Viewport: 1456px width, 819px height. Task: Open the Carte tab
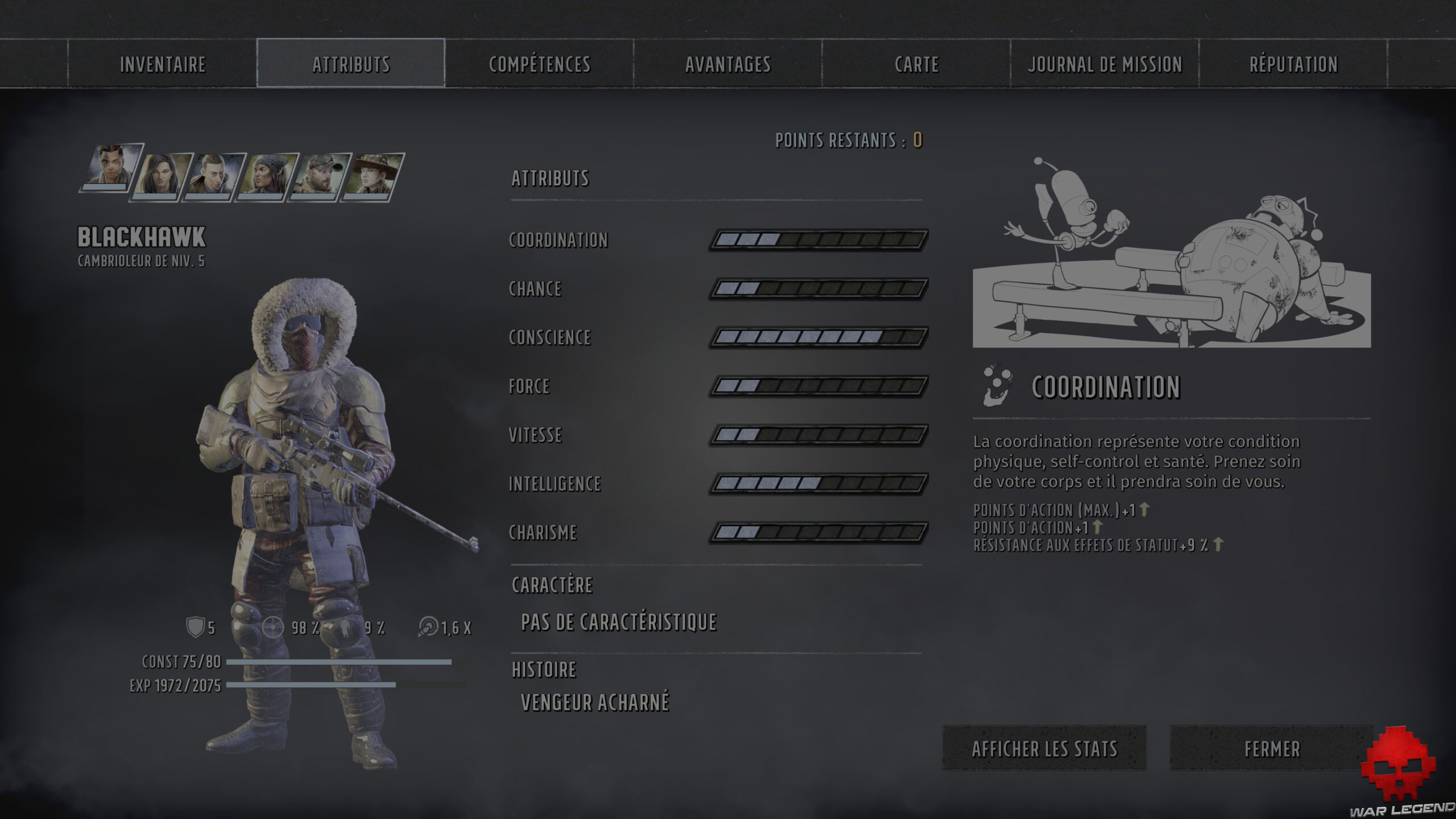[x=916, y=64]
